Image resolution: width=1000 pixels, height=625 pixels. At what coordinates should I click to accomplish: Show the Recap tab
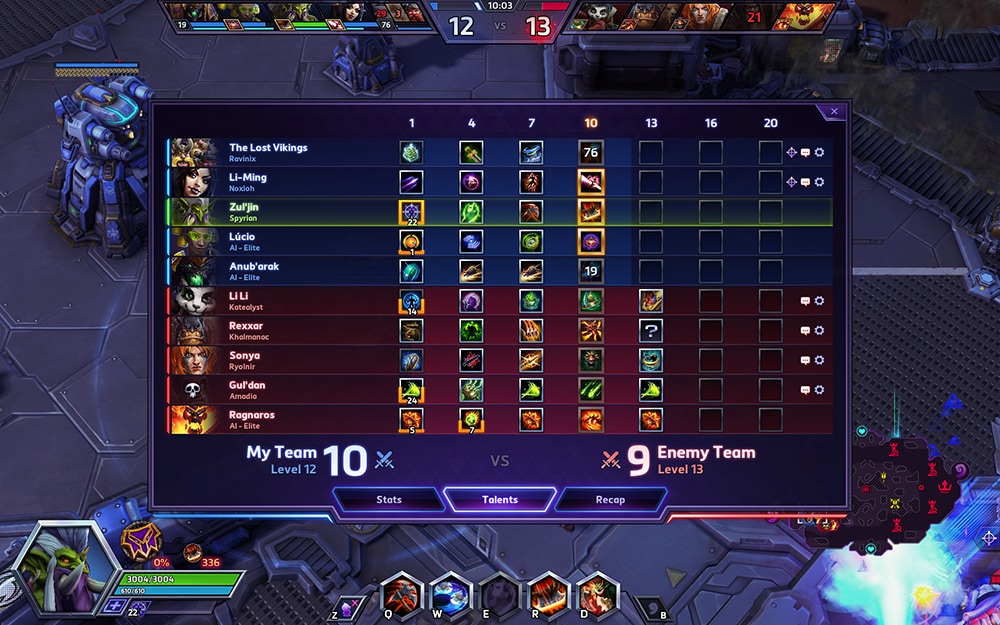coord(610,499)
